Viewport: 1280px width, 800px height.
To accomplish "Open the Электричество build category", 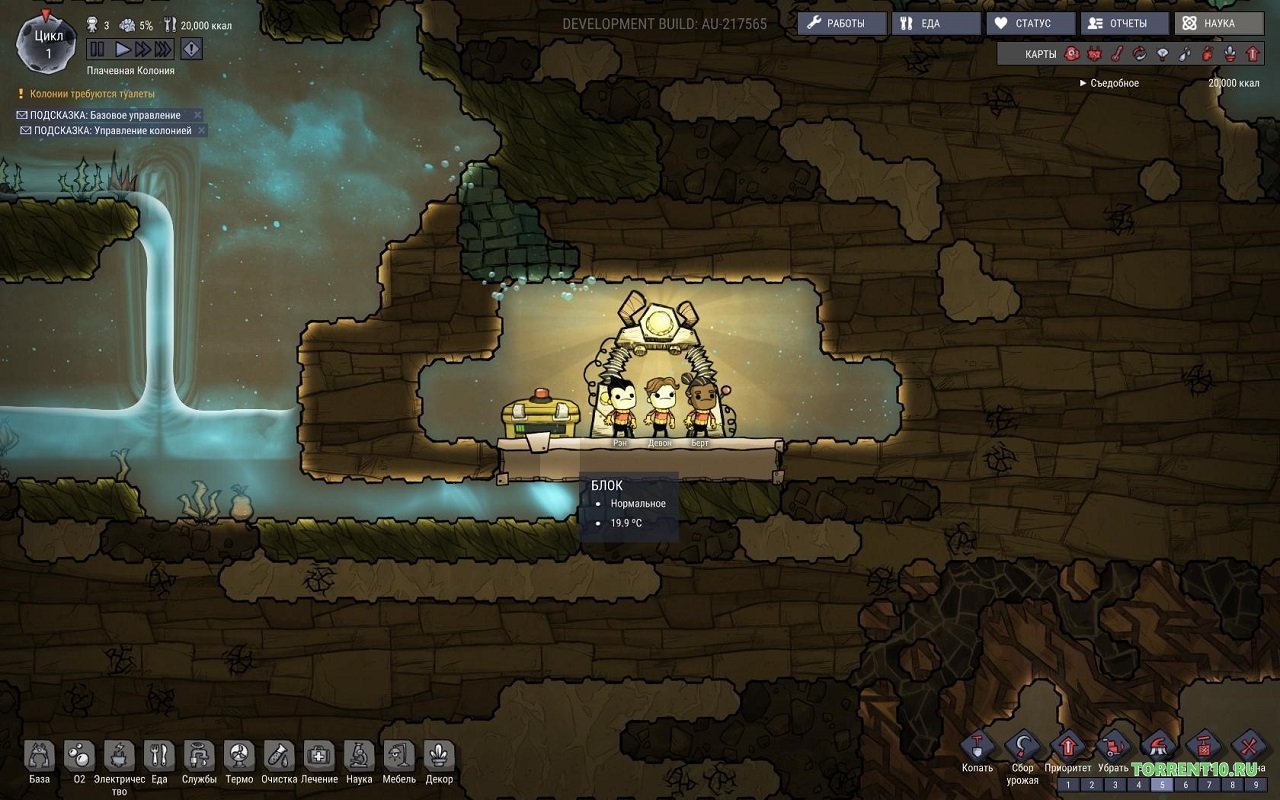I will pyautogui.click(x=119, y=757).
